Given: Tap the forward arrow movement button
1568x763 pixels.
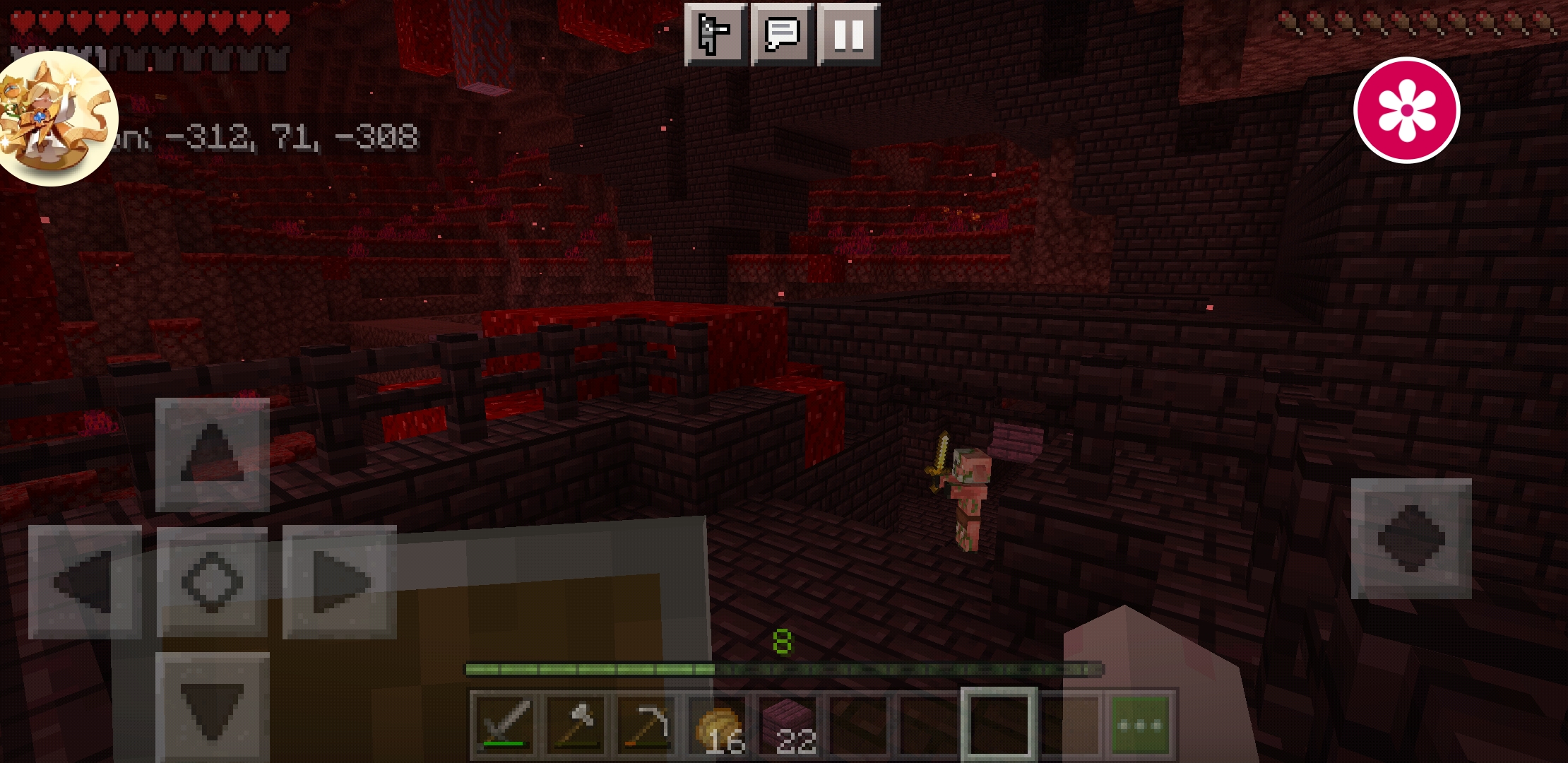Looking at the screenshot, I should click(213, 454).
